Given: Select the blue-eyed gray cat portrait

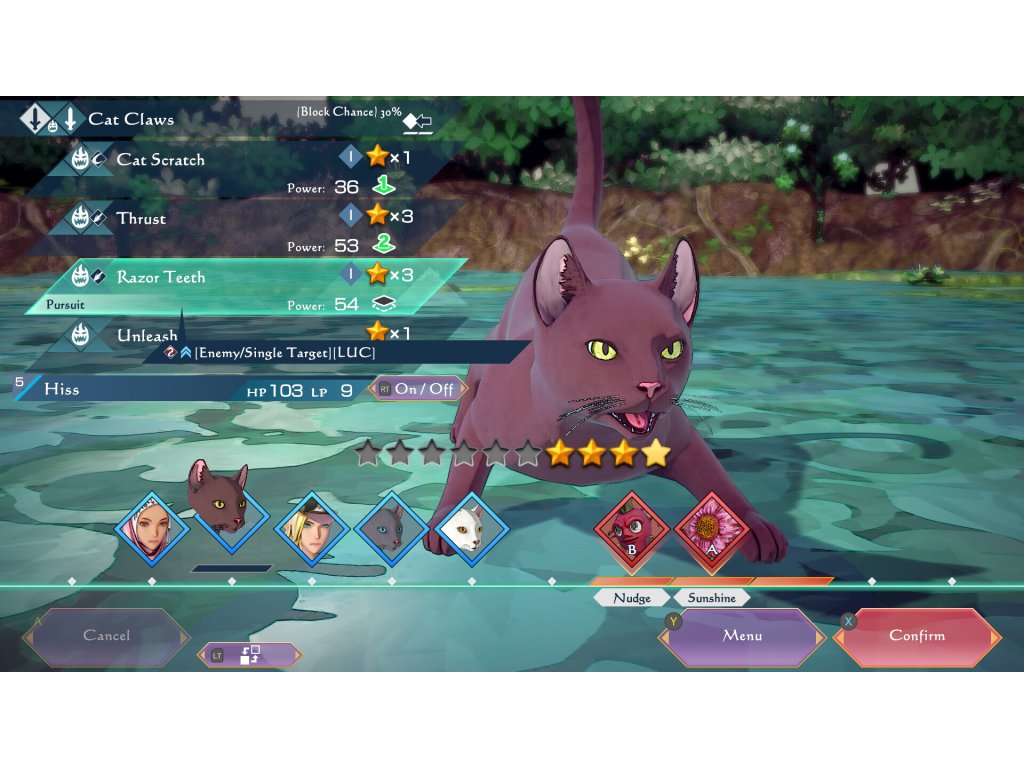Looking at the screenshot, I should coord(391,528).
